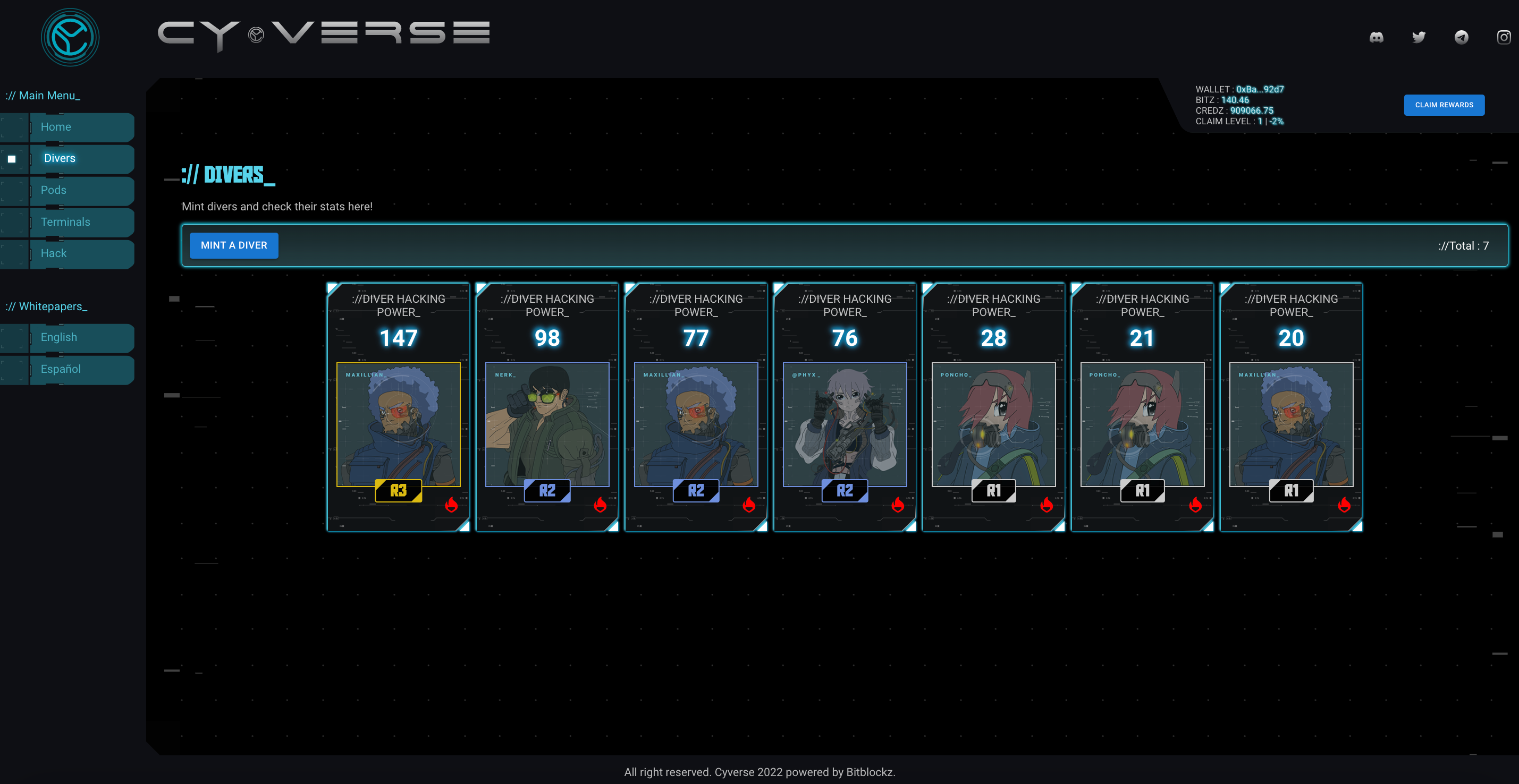This screenshot has height=784, width=1519.
Task: Go to the Pods page
Action: pos(81,190)
